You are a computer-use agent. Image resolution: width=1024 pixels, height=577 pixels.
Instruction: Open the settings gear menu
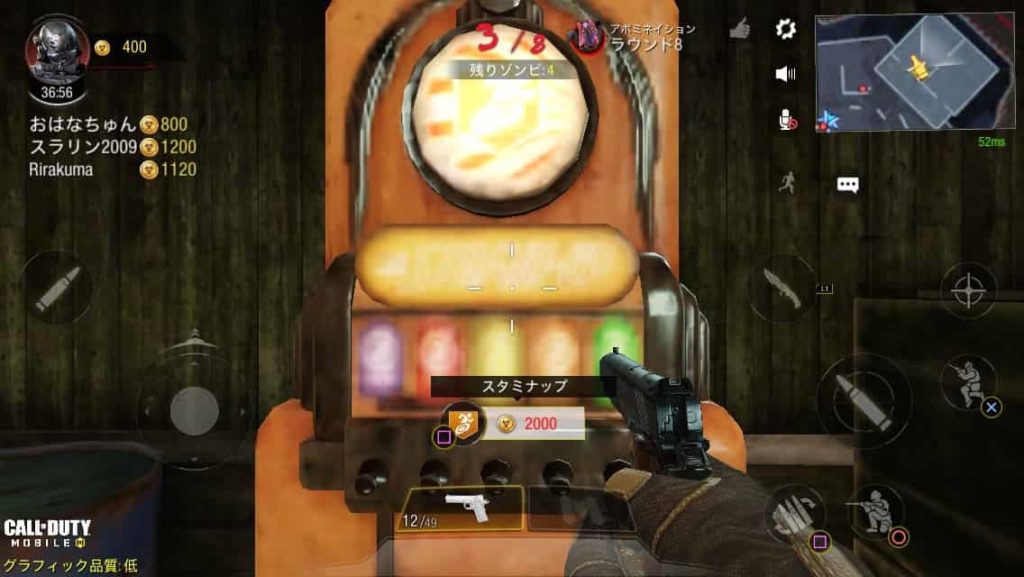tap(786, 29)
